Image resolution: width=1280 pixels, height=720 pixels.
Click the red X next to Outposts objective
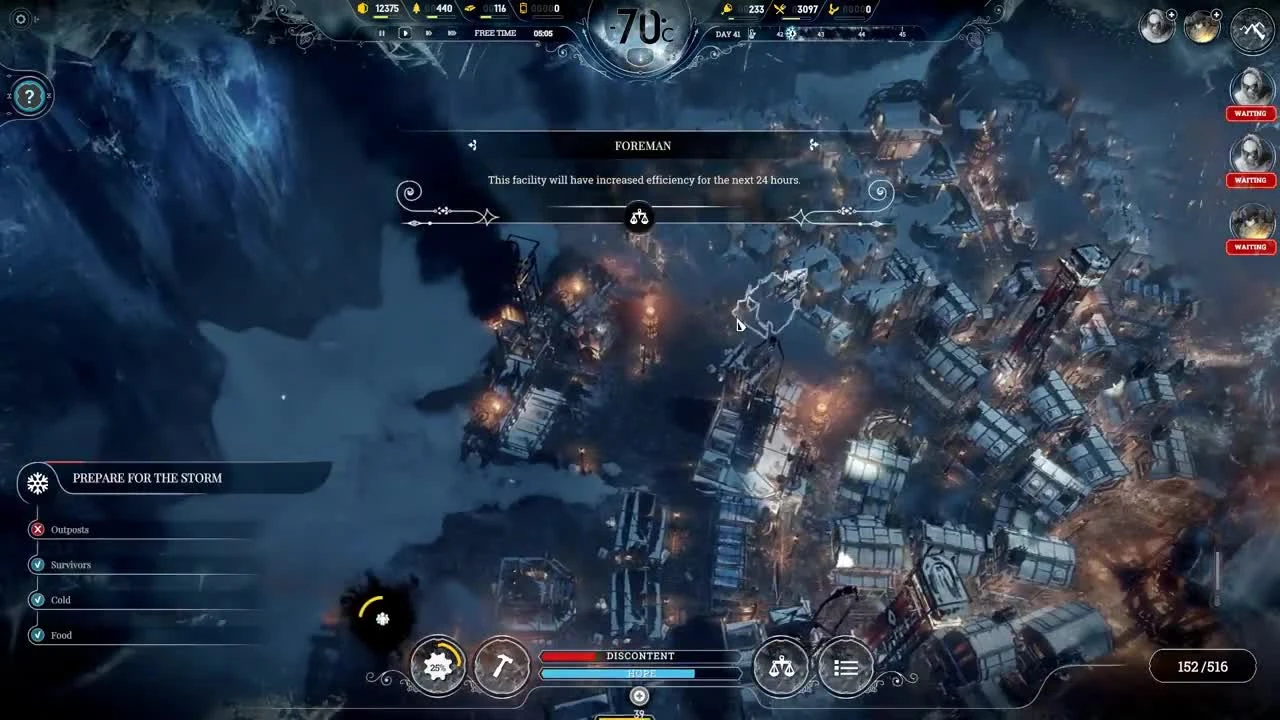point(37,529)
